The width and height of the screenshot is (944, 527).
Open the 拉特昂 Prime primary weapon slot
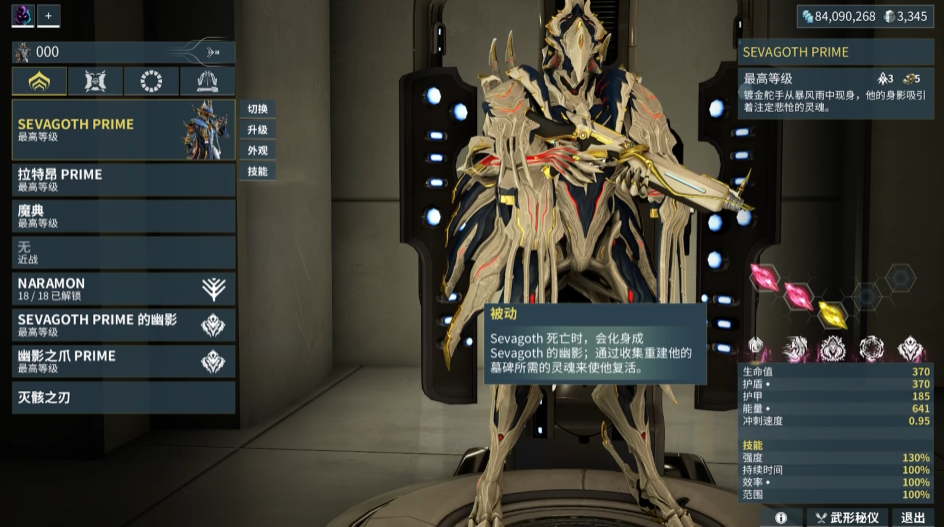point(123,180)
